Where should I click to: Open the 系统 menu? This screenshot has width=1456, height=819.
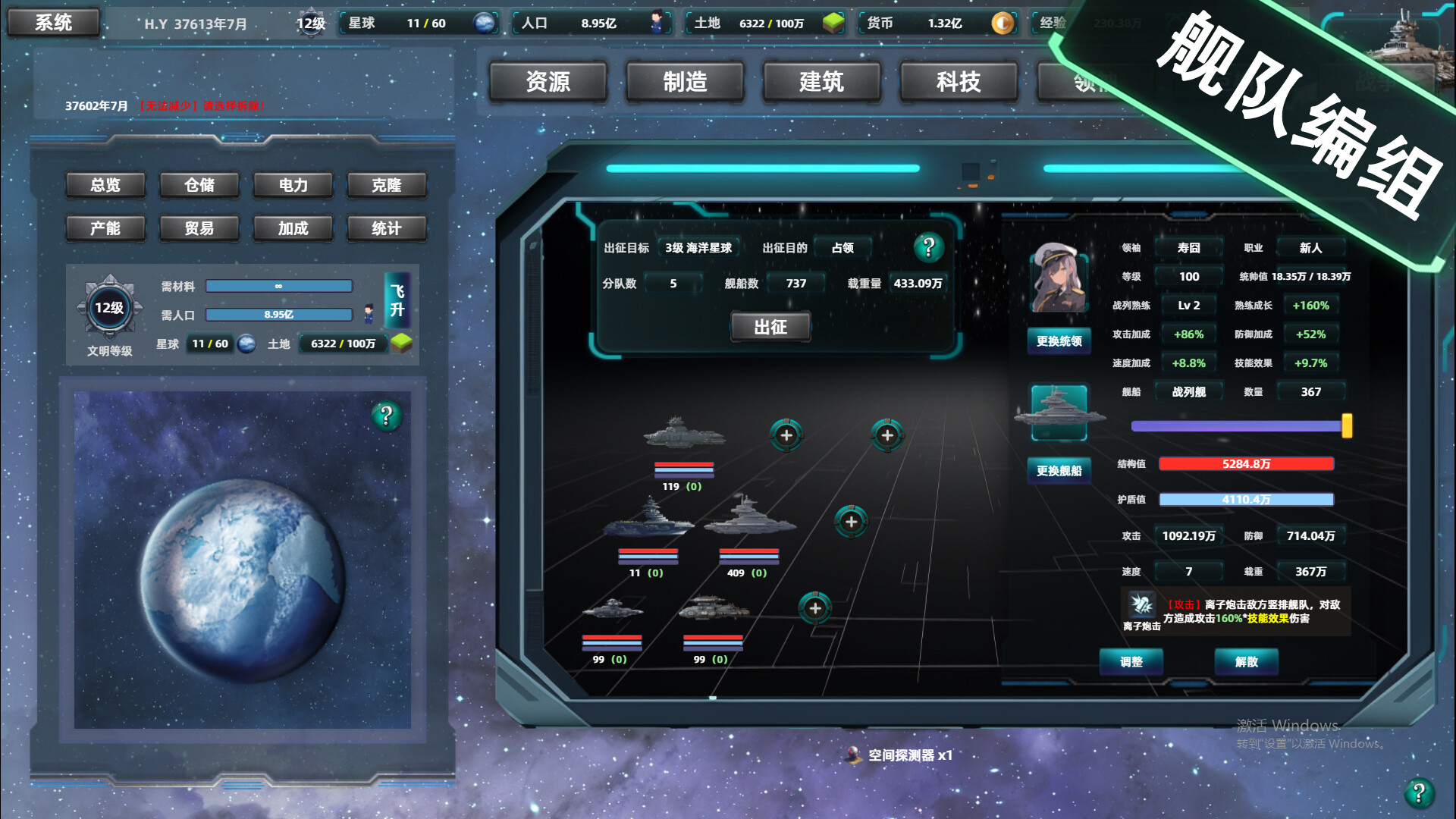(x=53, y=21)
